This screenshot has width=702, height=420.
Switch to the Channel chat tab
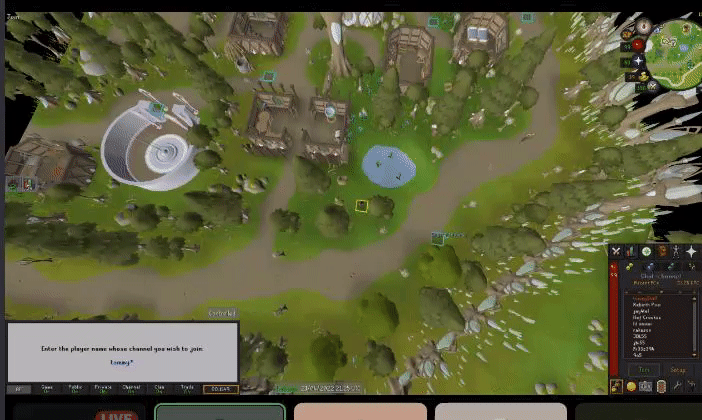point(131,388)
